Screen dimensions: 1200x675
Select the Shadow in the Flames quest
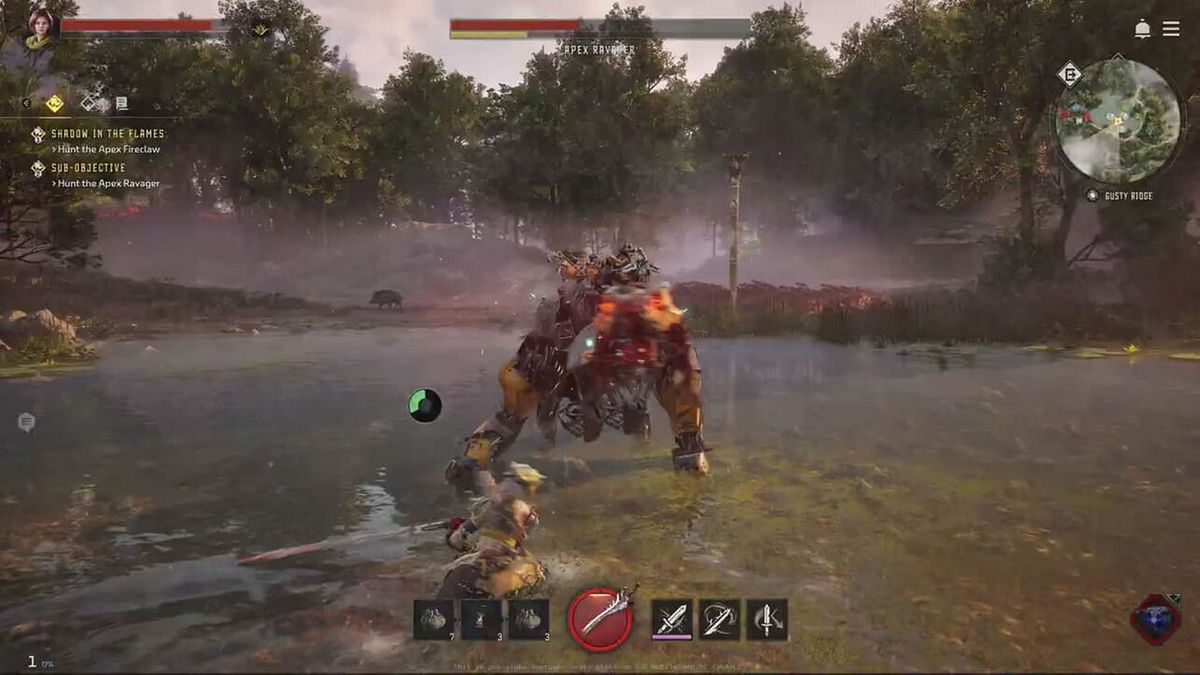(107, 134)
